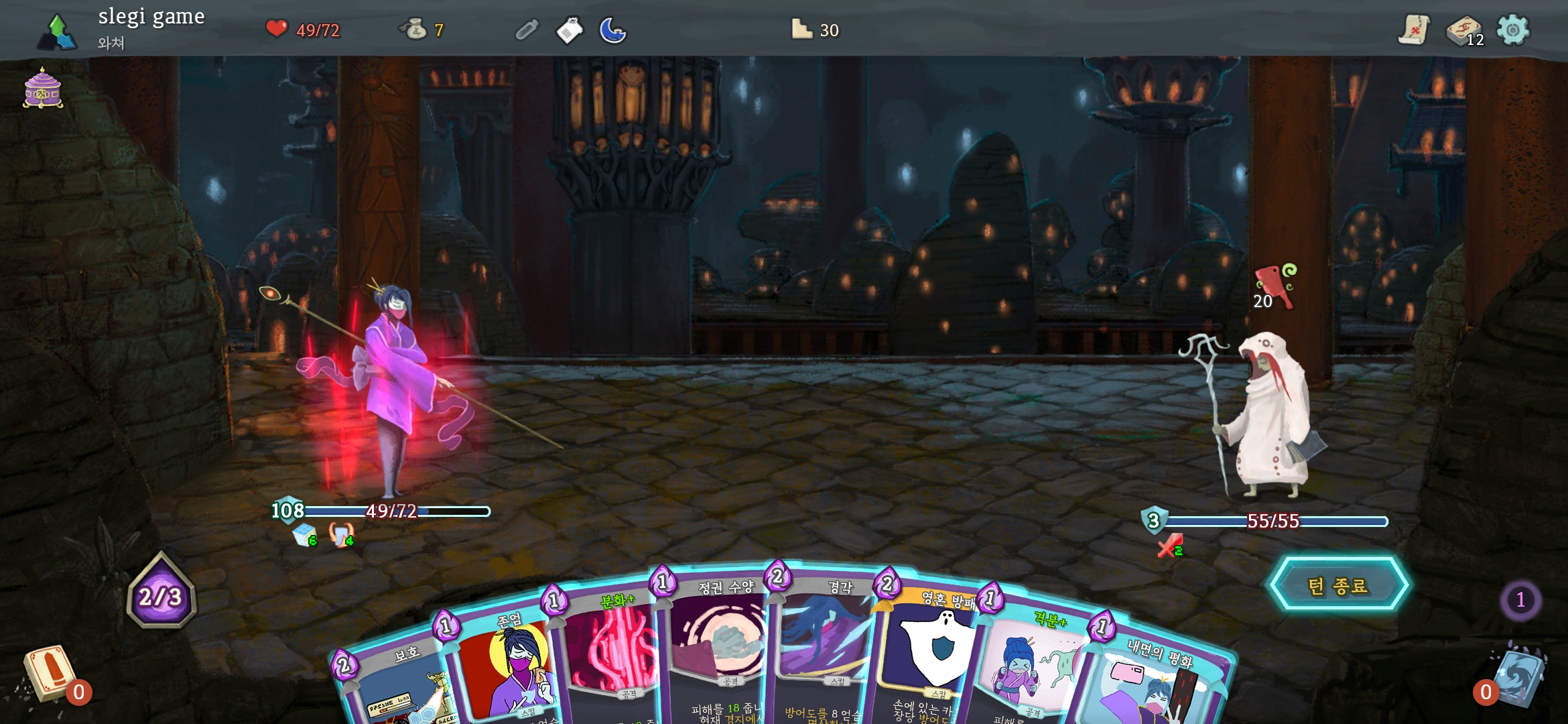View the exhaust pile showing 1
Image resolution: width=1568 pixels, height=724 pixels.
coord(1520,599)
